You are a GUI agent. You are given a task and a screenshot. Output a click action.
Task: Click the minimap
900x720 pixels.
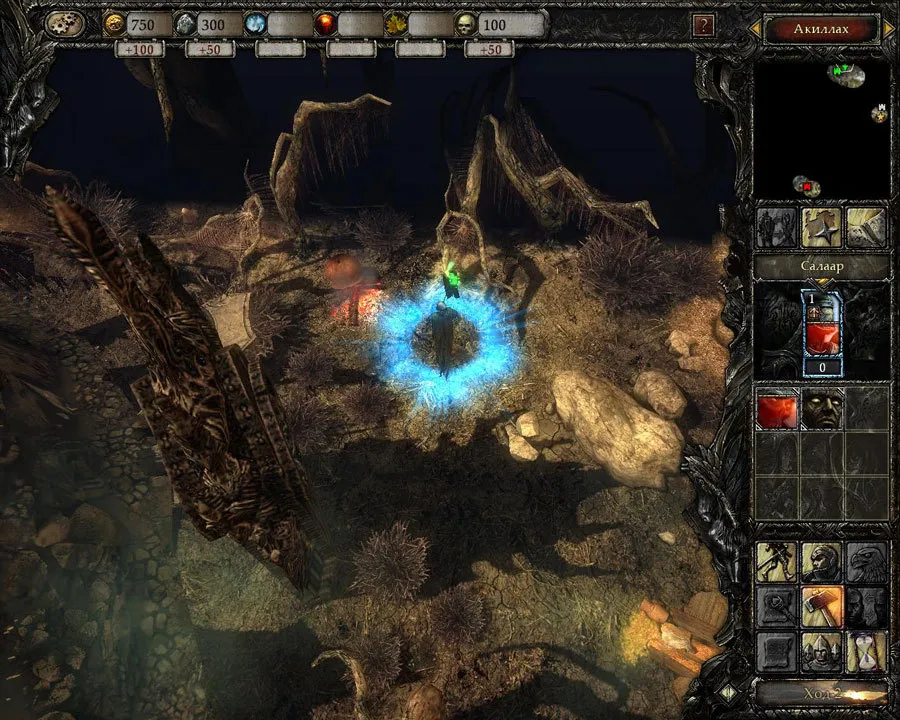[821, 129]
